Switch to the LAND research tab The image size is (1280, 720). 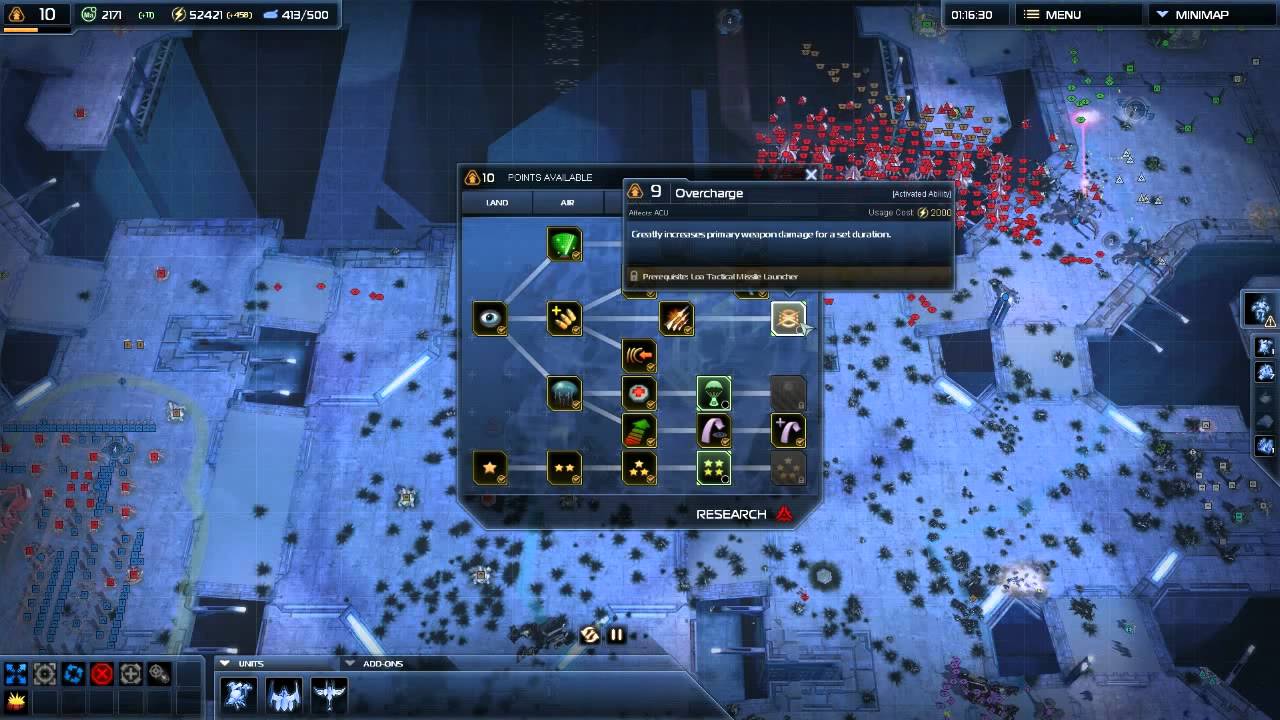[497, 203]
